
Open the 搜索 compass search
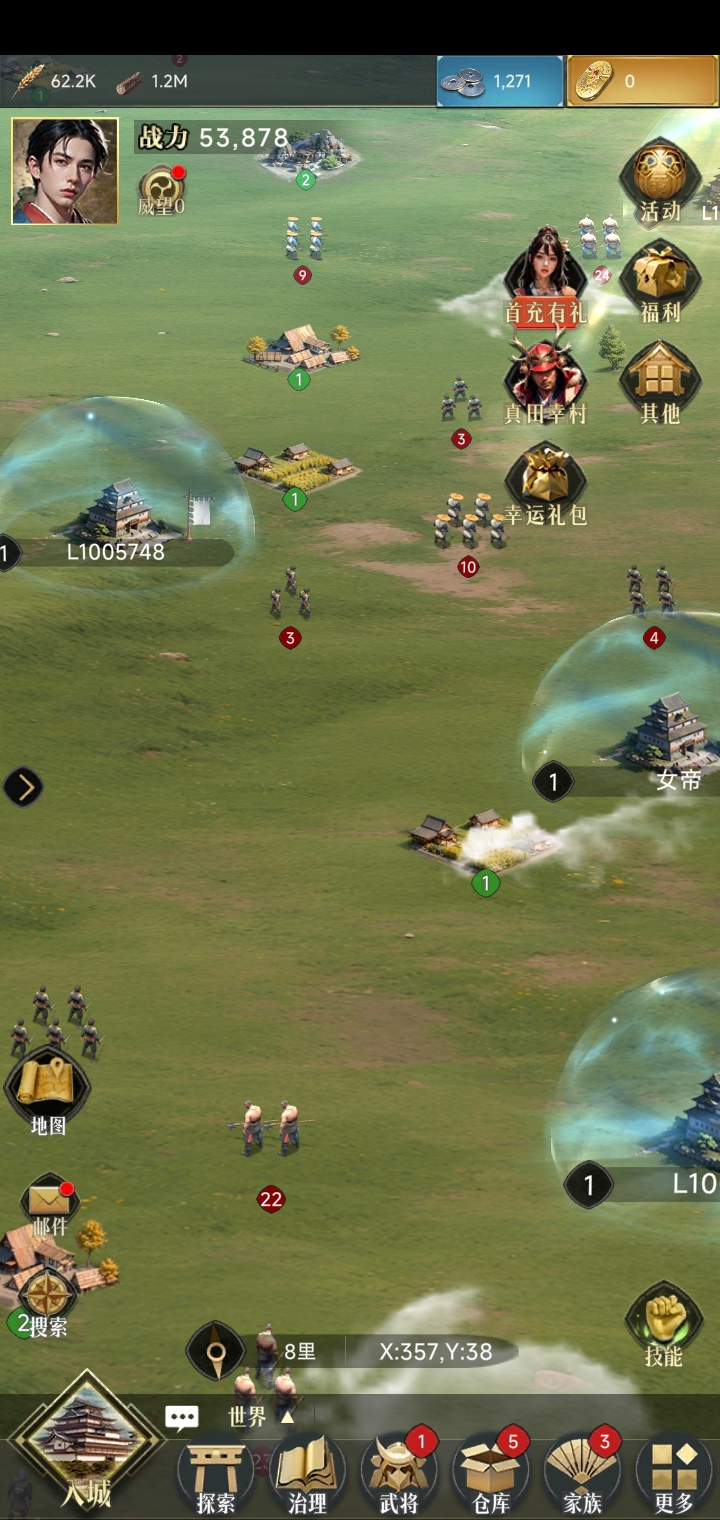47,1302
